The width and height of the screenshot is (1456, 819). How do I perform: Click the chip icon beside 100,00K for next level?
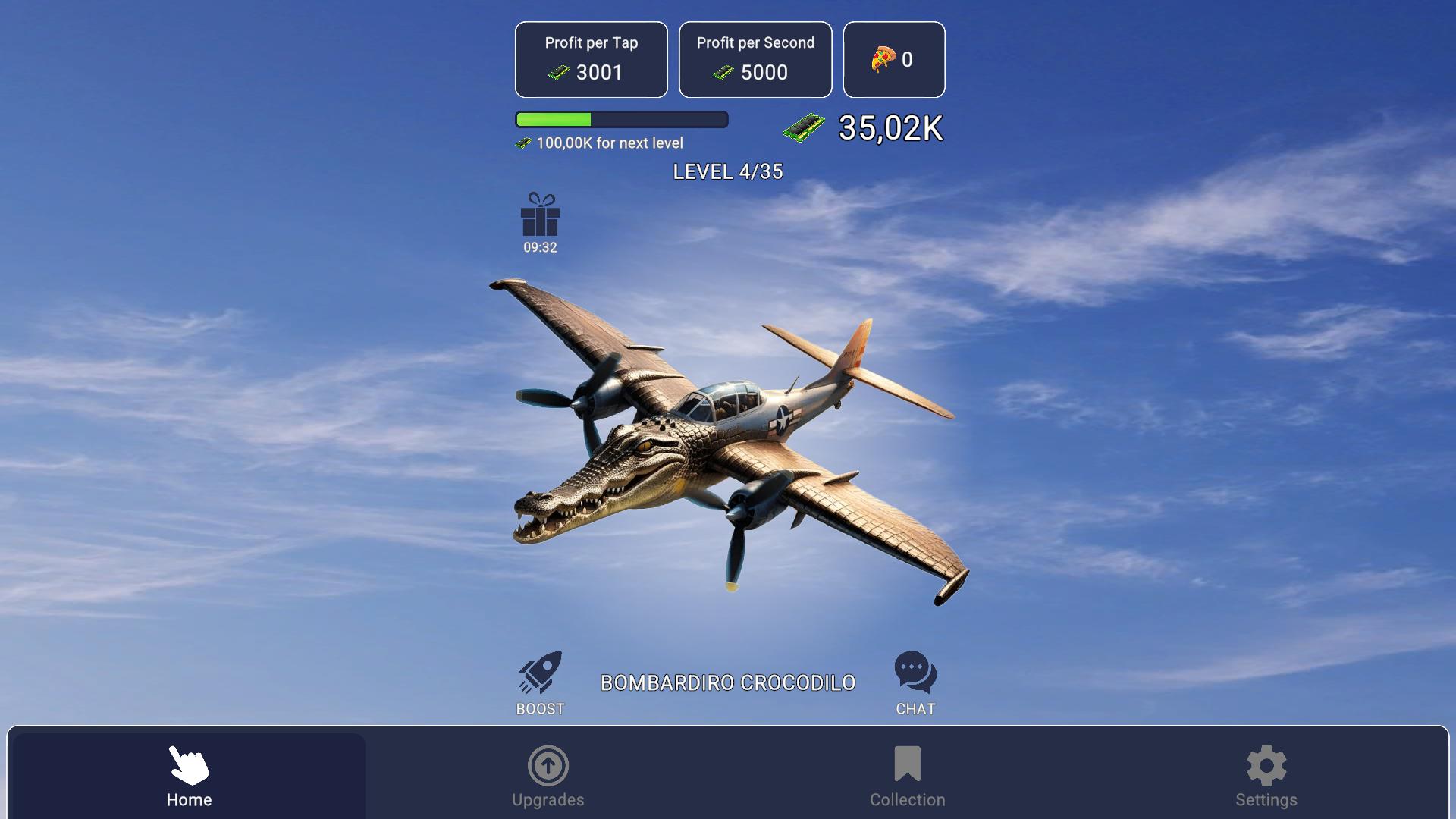(x=524, y=143)
